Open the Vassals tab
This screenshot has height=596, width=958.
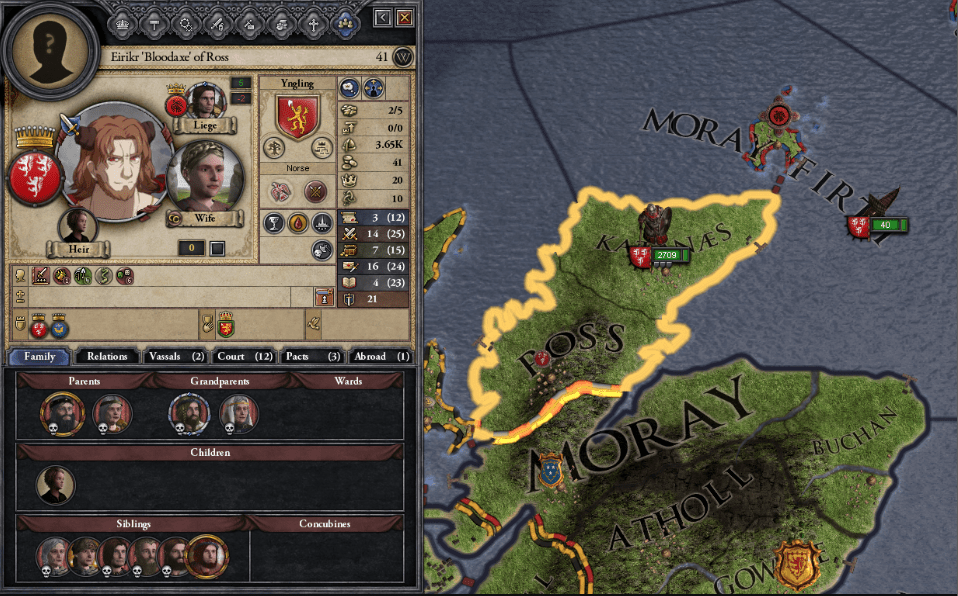pos(175,356)
